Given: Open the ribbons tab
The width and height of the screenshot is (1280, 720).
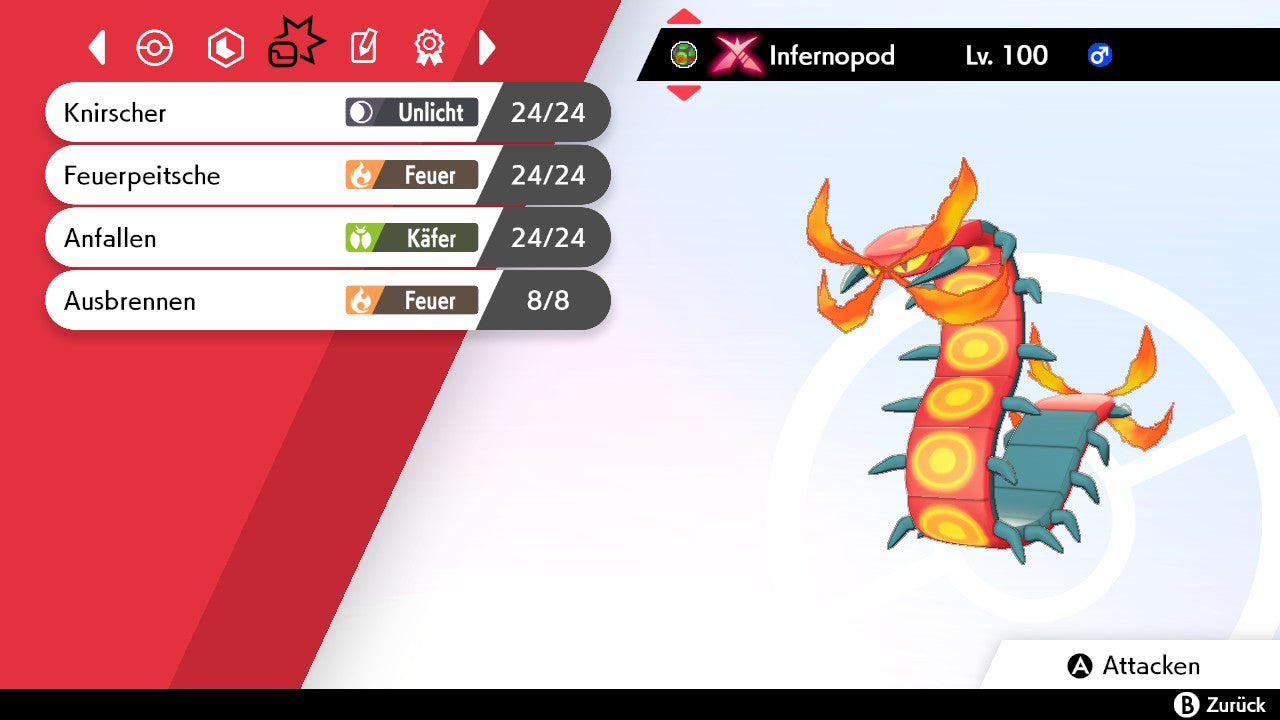Looking at the screenshot, I should click(430, 47).
